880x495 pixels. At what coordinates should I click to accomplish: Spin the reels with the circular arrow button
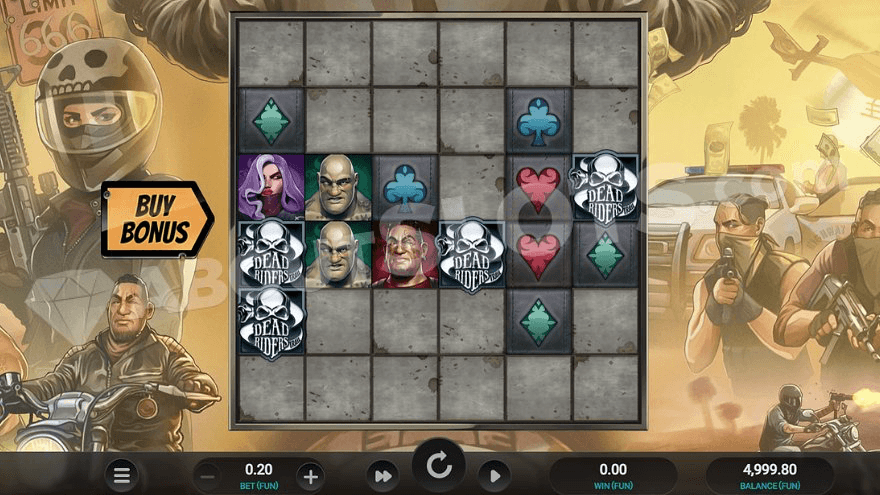pyautogui.click(x=439, y=465)
